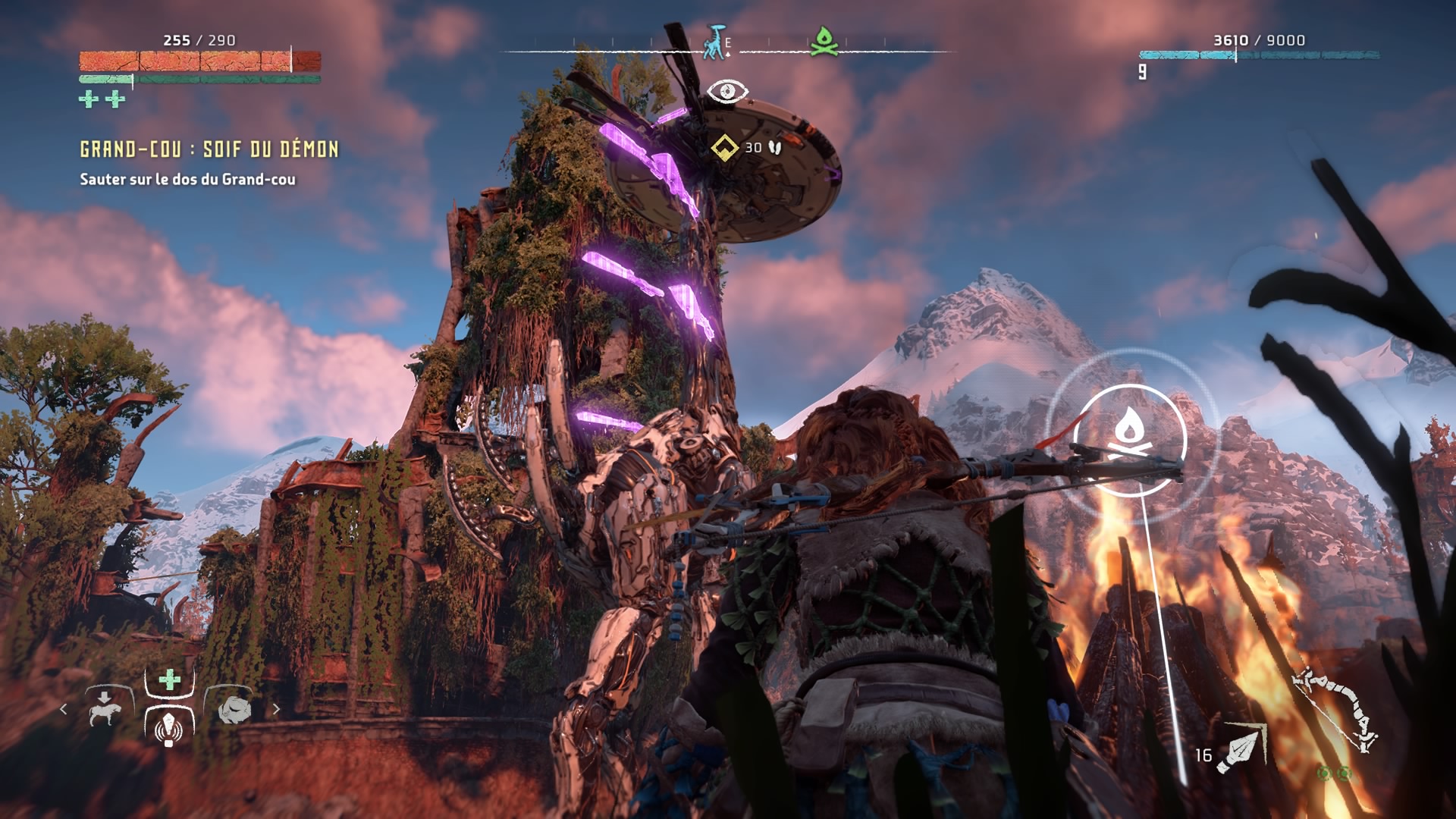This screenshot has height=819, width=1456.
Task: Activate the lure call tool slot
Action: (168, 729)
